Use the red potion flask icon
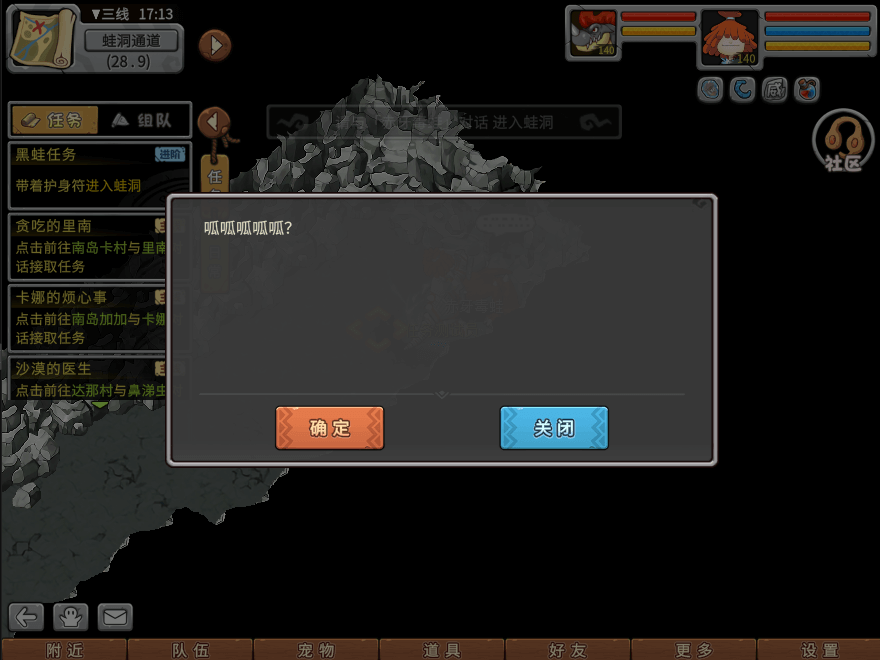The height and width of the screenshot is (660, 880). pos(807,90)
